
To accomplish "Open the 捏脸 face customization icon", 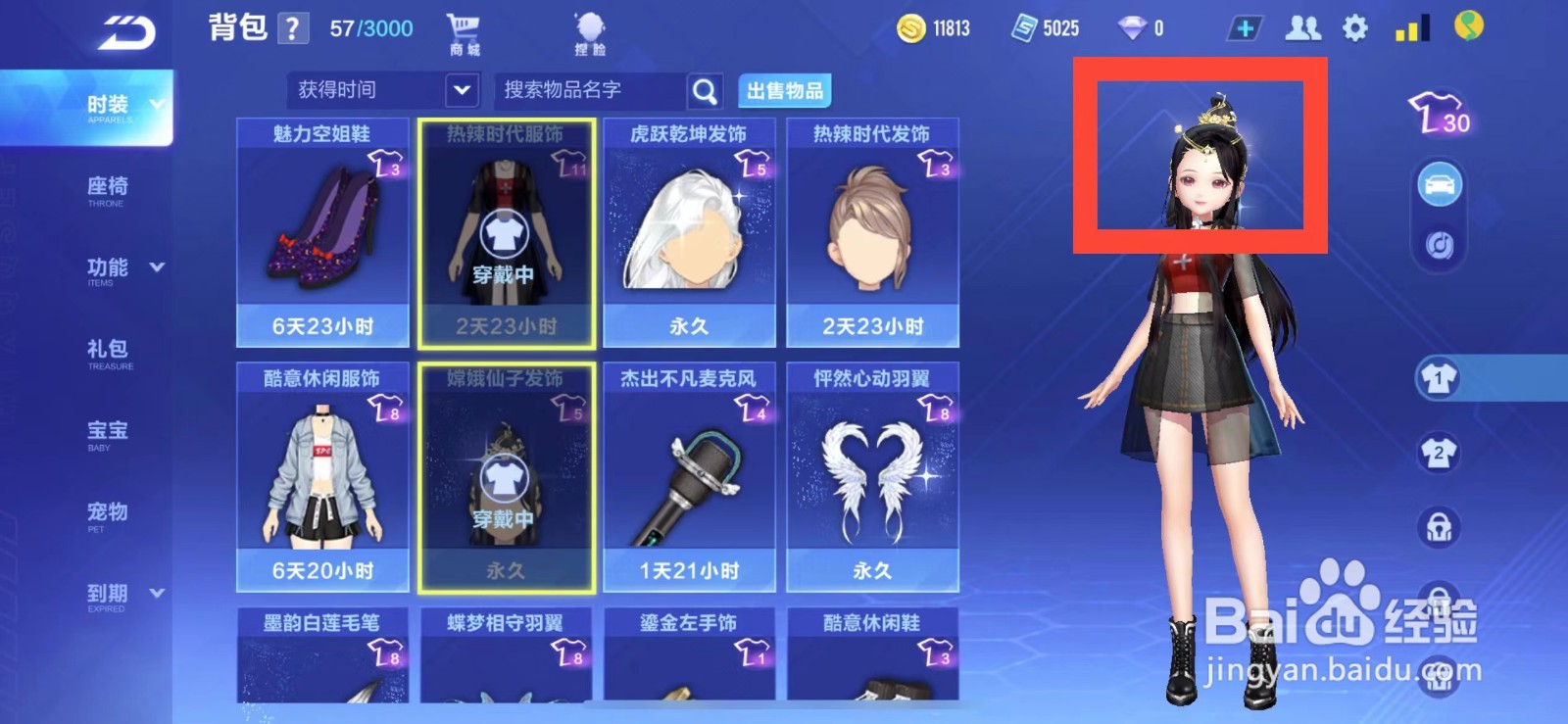I will pos(589,26).
